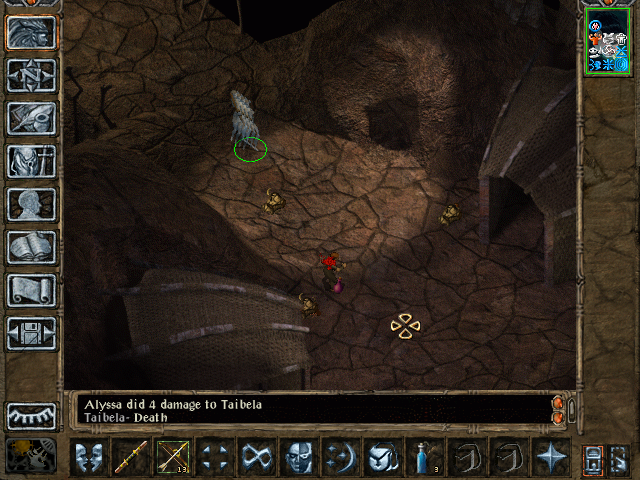Toggle the party AI lantern button

[31, 455]
